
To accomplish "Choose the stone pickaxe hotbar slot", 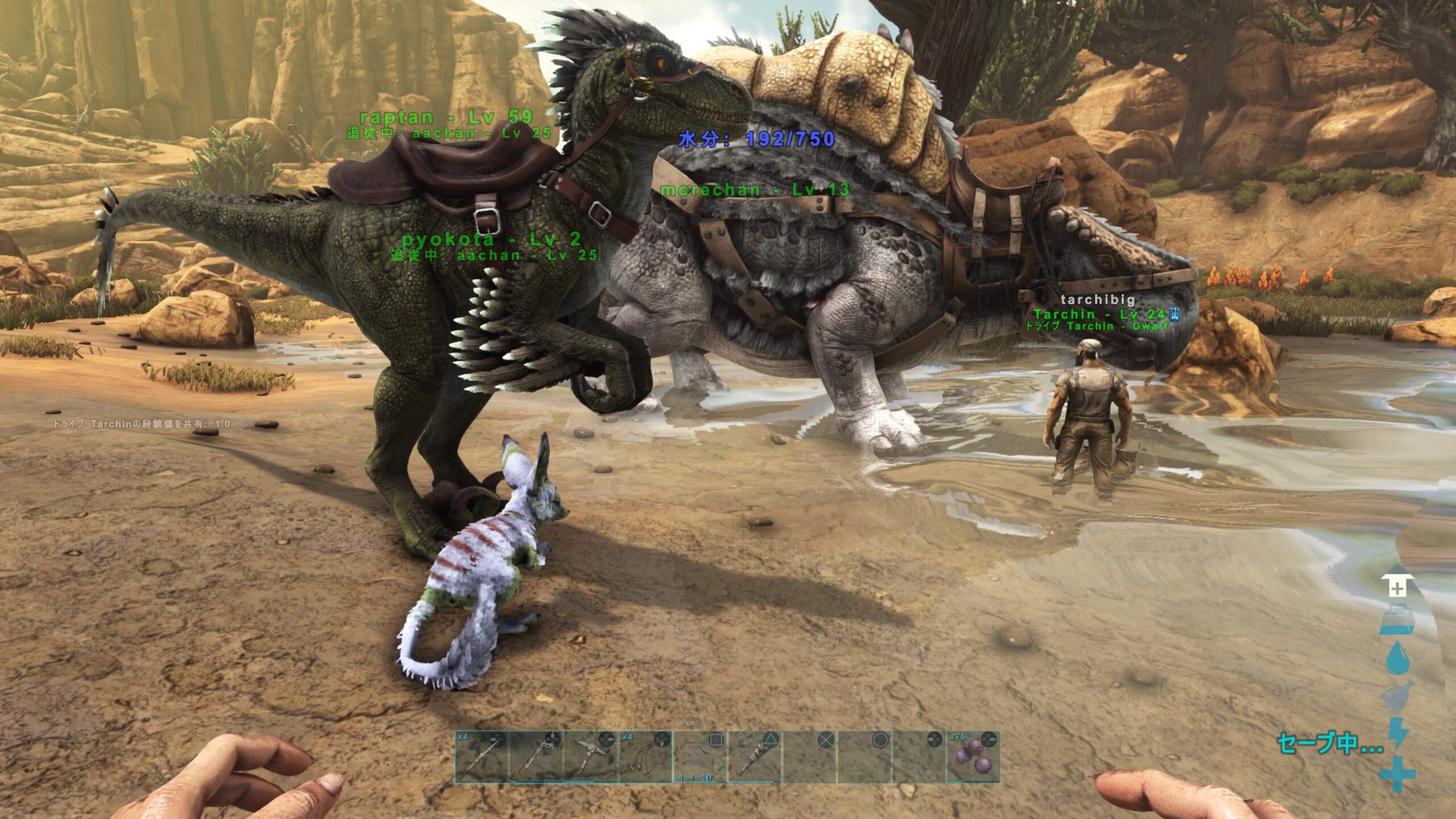I will (x=590, y=758).
